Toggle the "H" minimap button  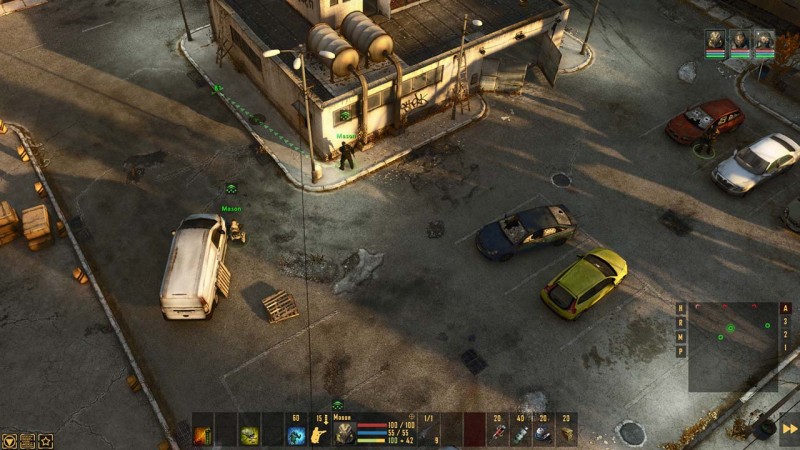[x=681, y=309]
